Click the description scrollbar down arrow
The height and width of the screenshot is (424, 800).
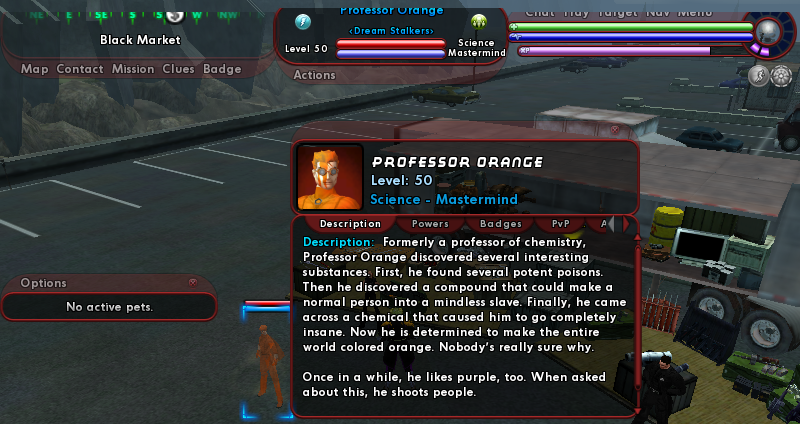pyautogui.click(x=637, y=409)
